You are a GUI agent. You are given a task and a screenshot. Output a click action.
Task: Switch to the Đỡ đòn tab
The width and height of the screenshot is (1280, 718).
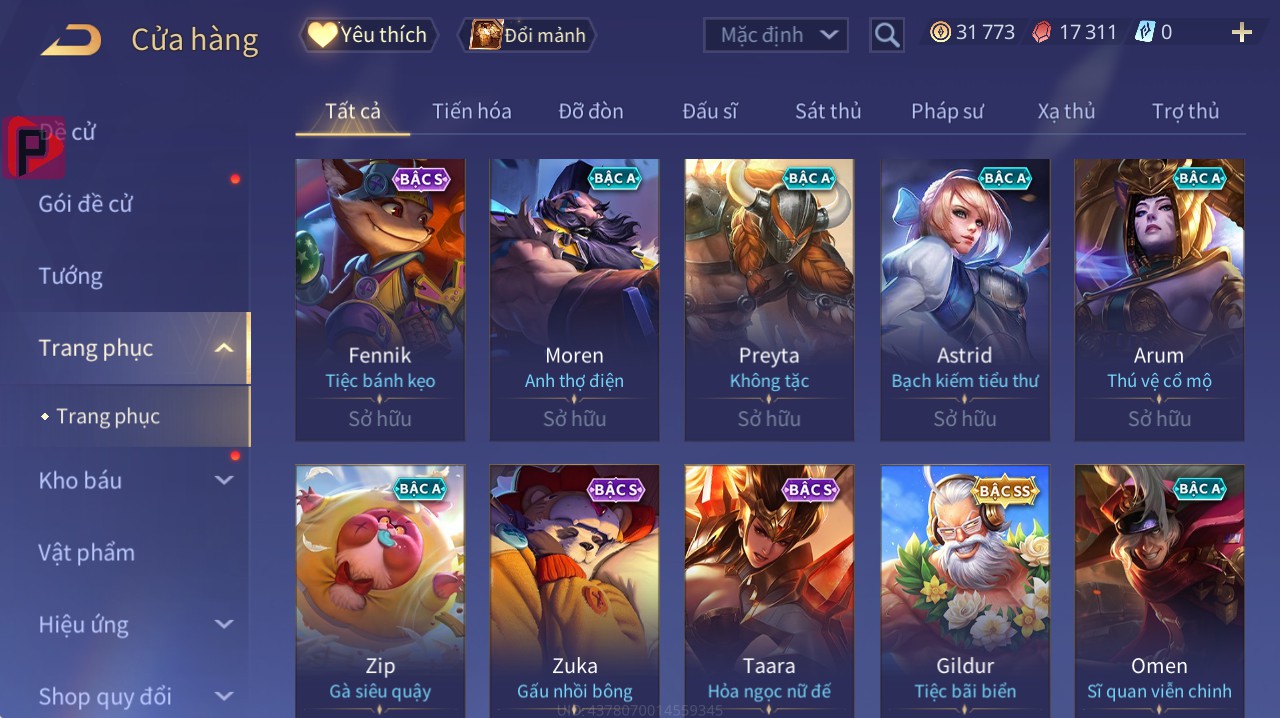[590, 111]
